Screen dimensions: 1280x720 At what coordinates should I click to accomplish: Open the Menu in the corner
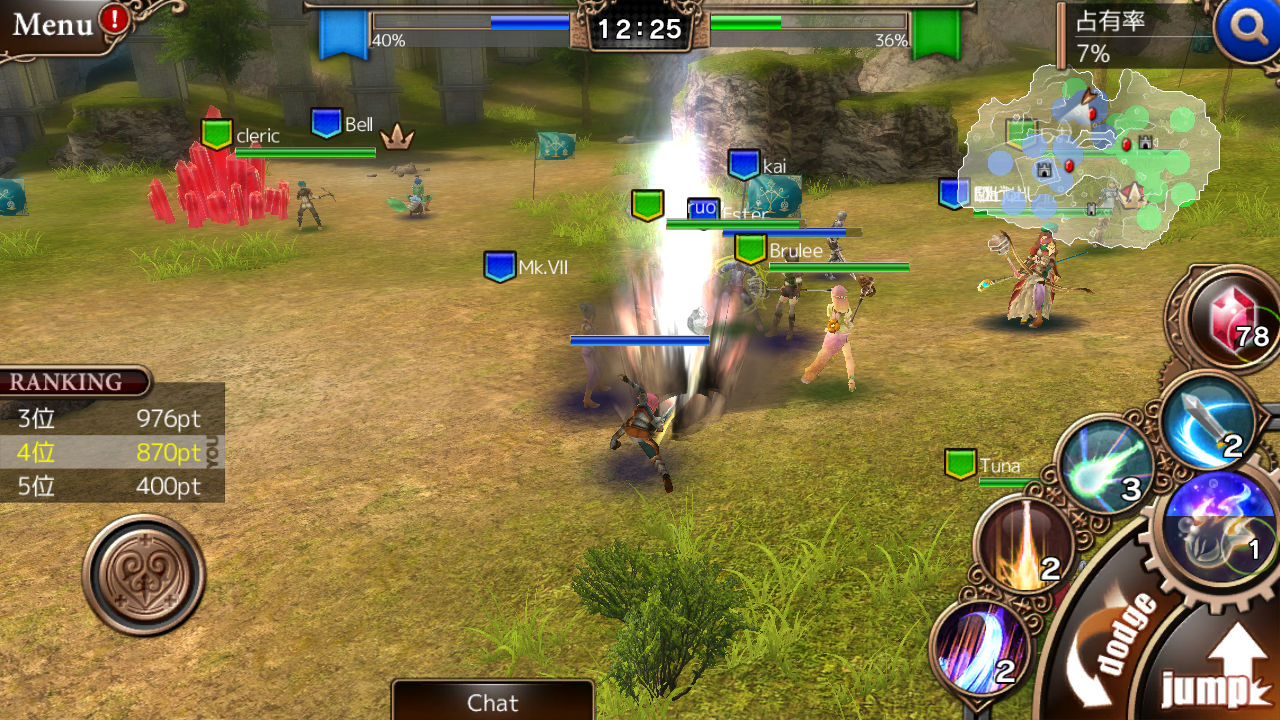click(x=55, y=25)
